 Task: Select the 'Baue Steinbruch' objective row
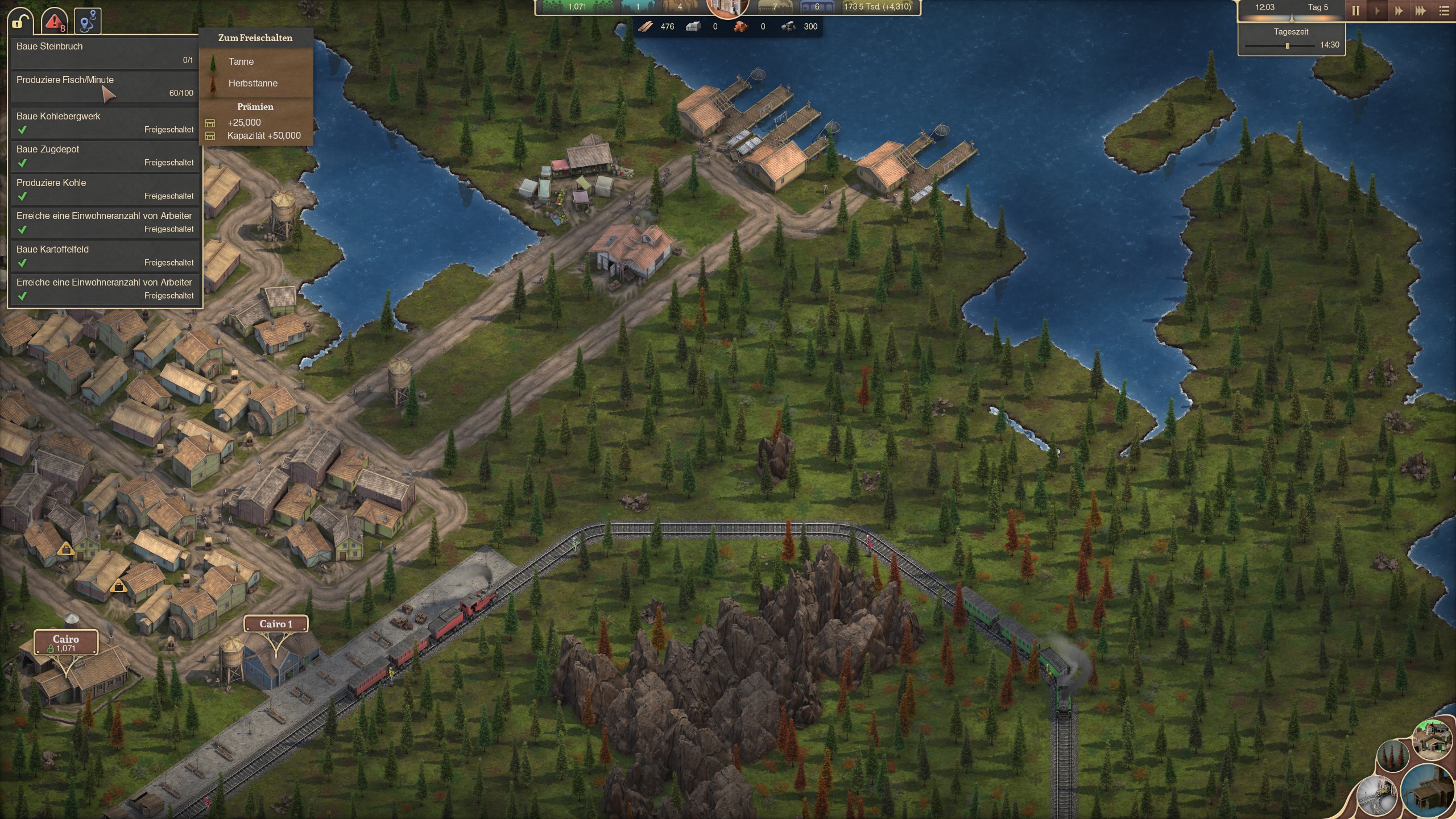tap(105, 52)
